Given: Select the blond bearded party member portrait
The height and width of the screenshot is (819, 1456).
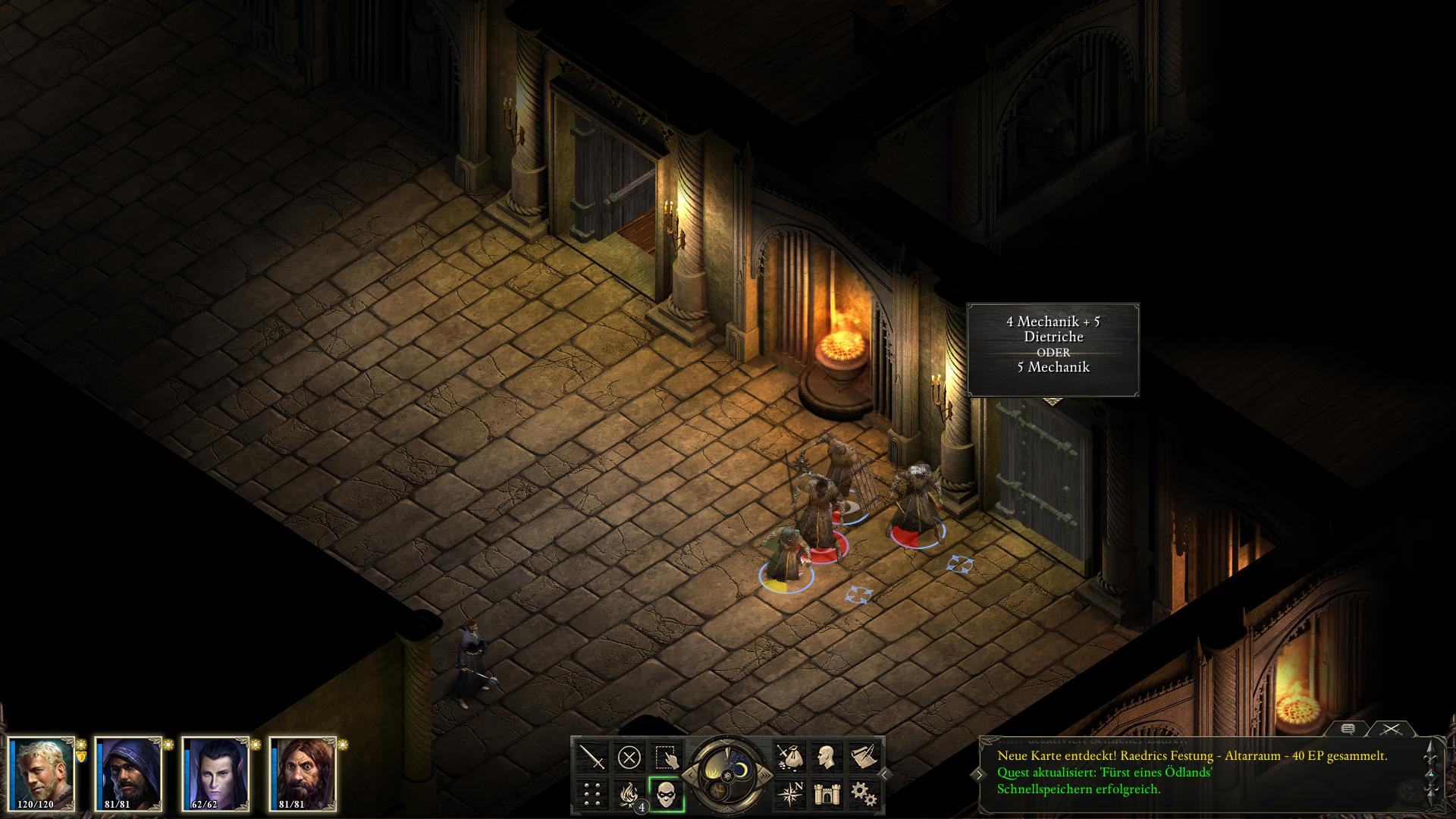Looking at the screenshot, I should tap(42, 773).
